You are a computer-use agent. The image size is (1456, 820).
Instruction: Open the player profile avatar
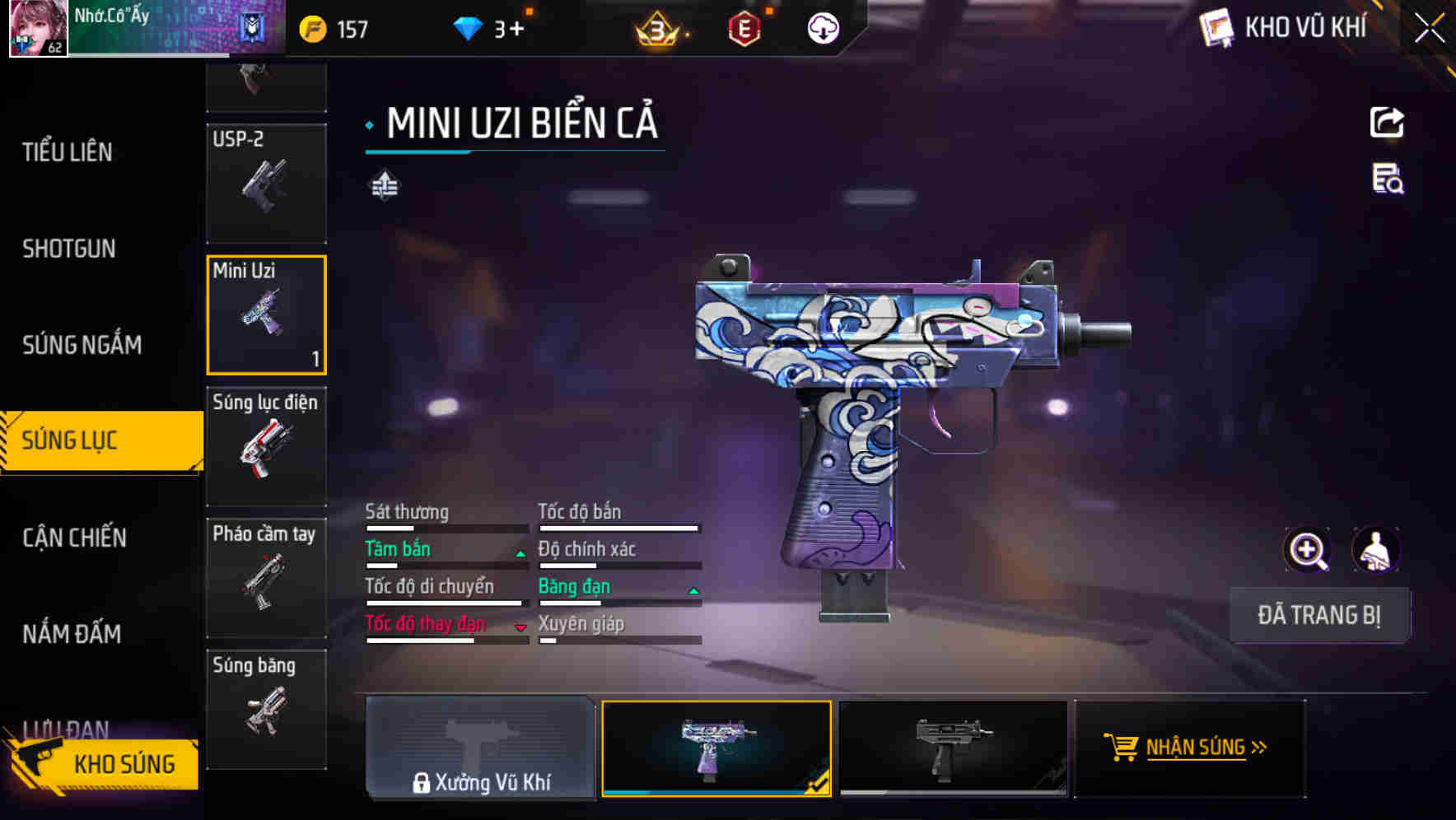38,28
